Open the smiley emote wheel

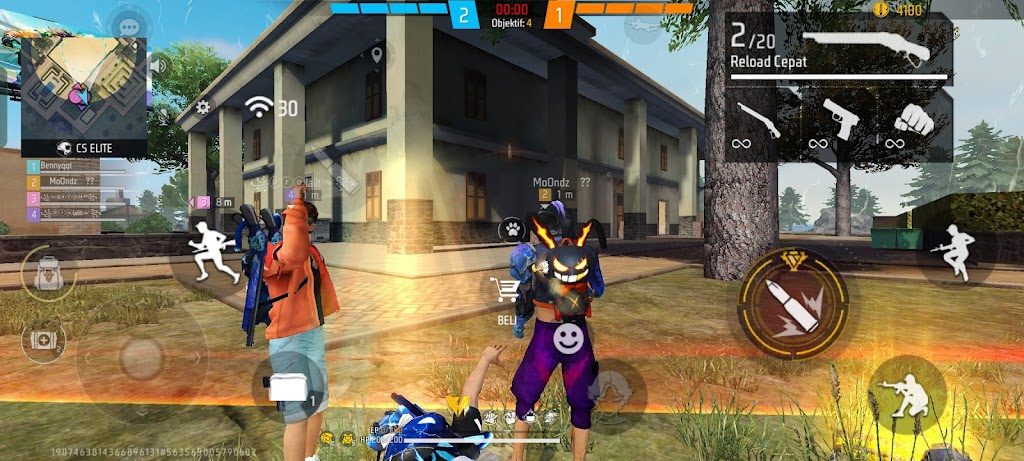(x=570, y=338)
